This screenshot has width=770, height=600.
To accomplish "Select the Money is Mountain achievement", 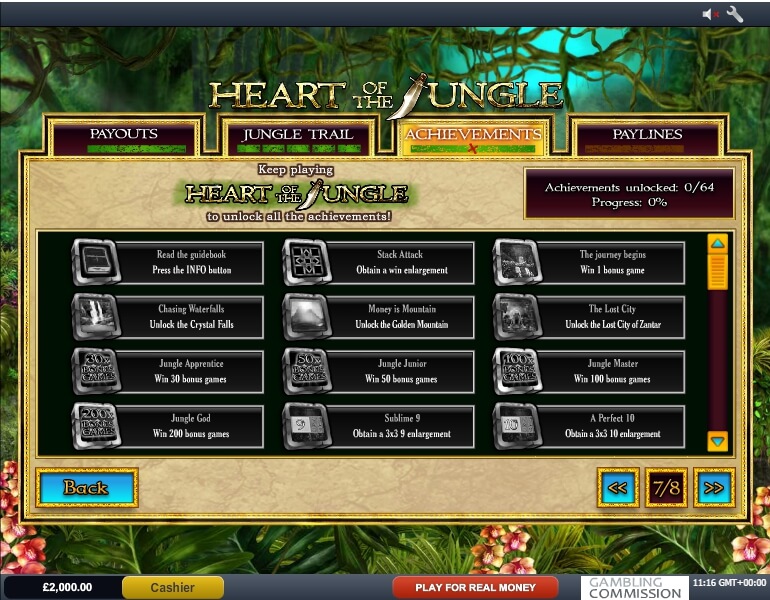I will coord(379,317).
